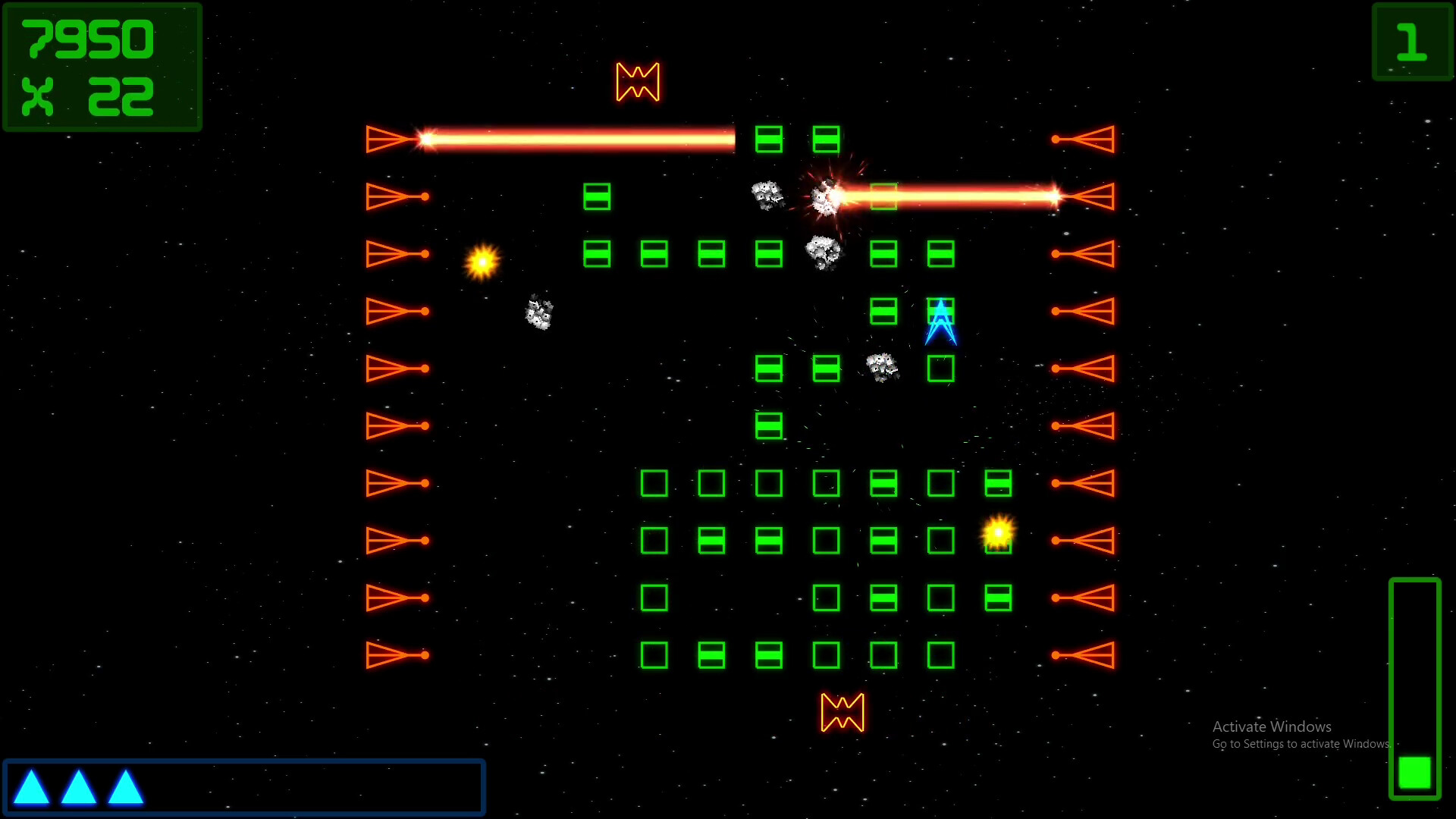Image resolution: width=1456 pixels, height=819 pixels.
Task: Click the filled green block beside the ship
Action: tap(883, 309)
